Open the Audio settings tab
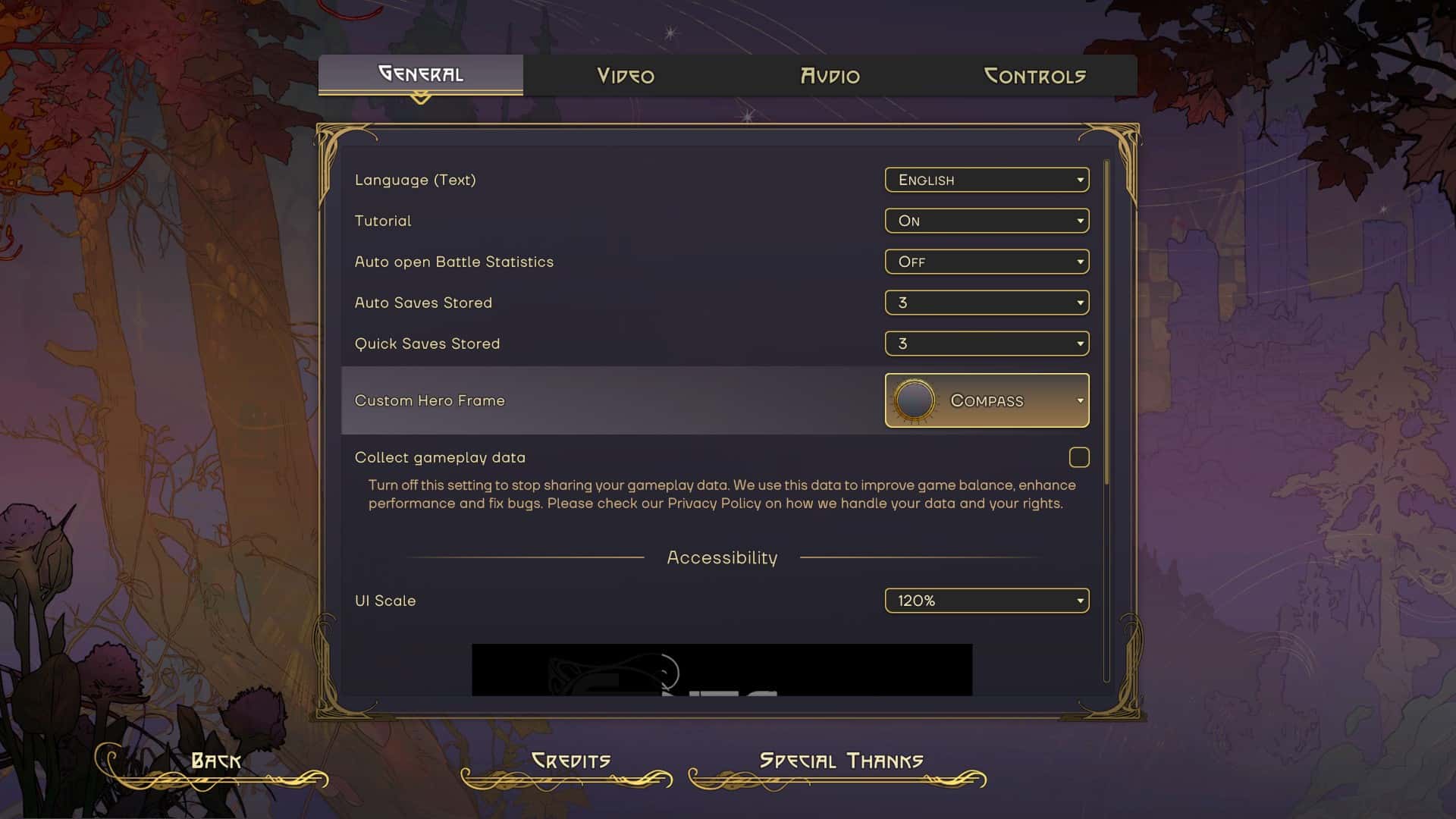The width and height of the screenshot is (1456, 819). (x=829, y=75)
